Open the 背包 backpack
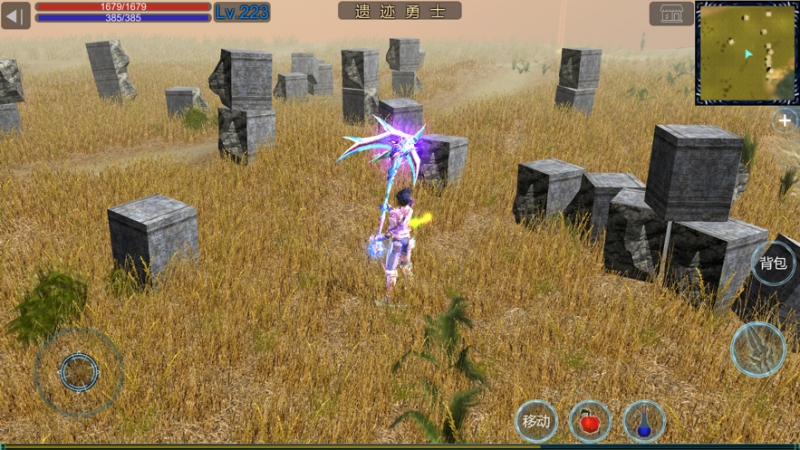Image resolution: width=800 pixels, height=450 pixels. (773, 263)
